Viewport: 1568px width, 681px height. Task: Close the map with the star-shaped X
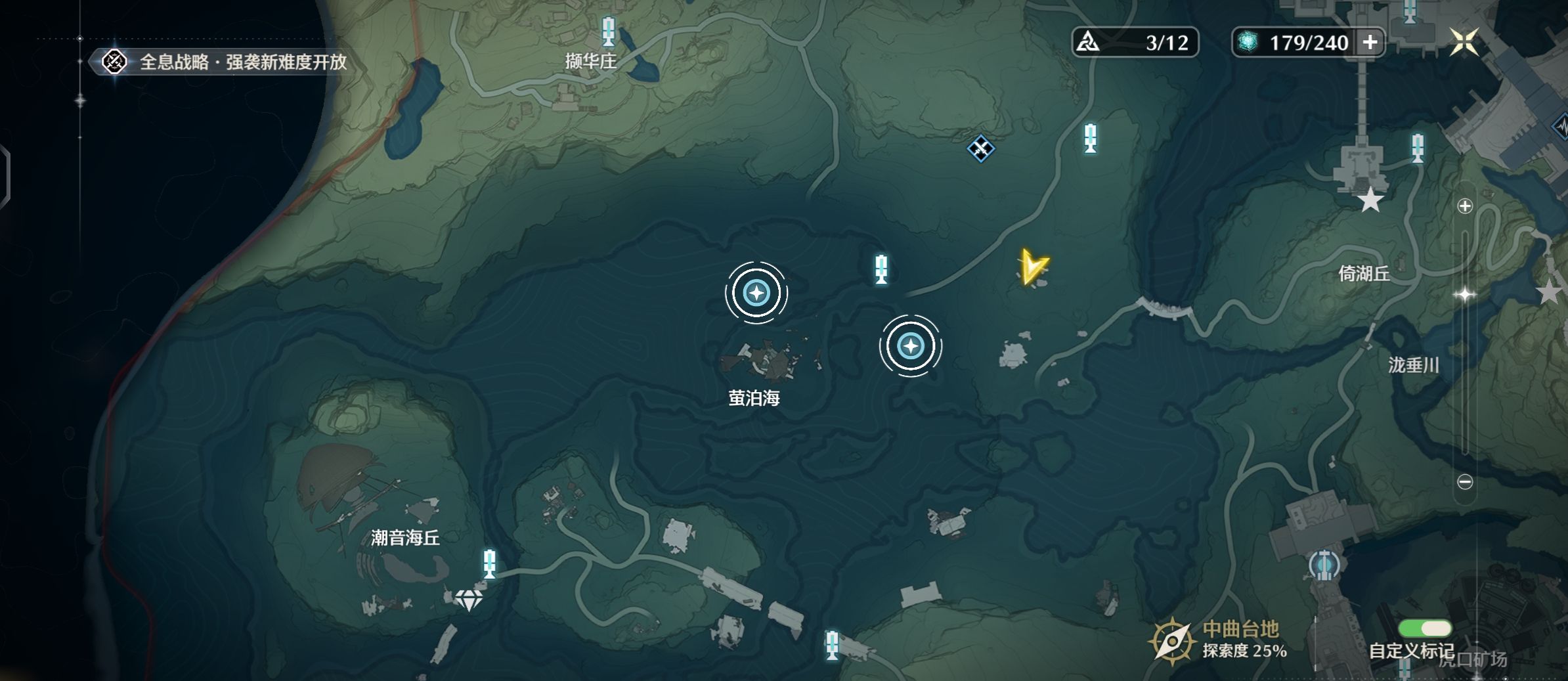pyautogui.click(x=1464, y=43)
